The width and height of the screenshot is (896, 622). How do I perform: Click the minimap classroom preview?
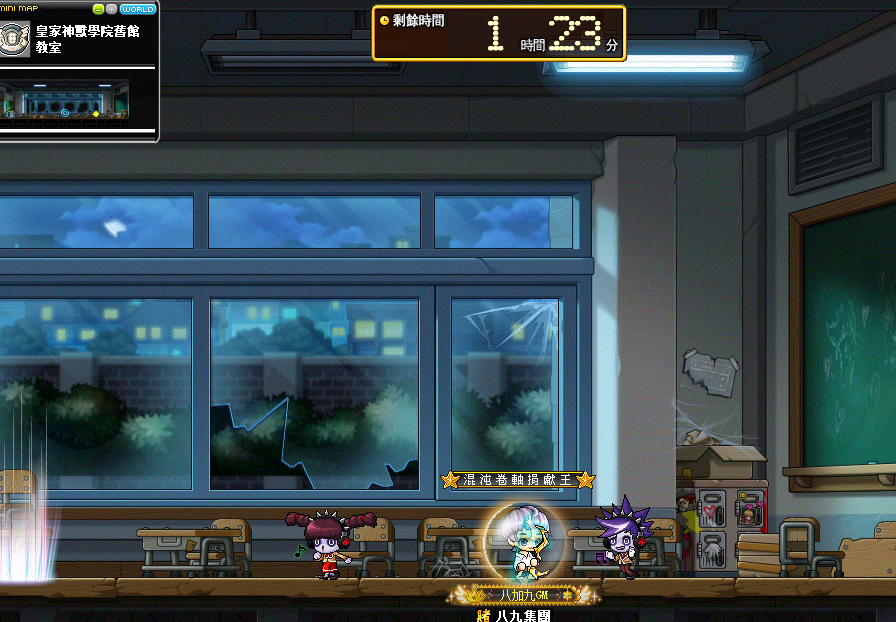66,102
